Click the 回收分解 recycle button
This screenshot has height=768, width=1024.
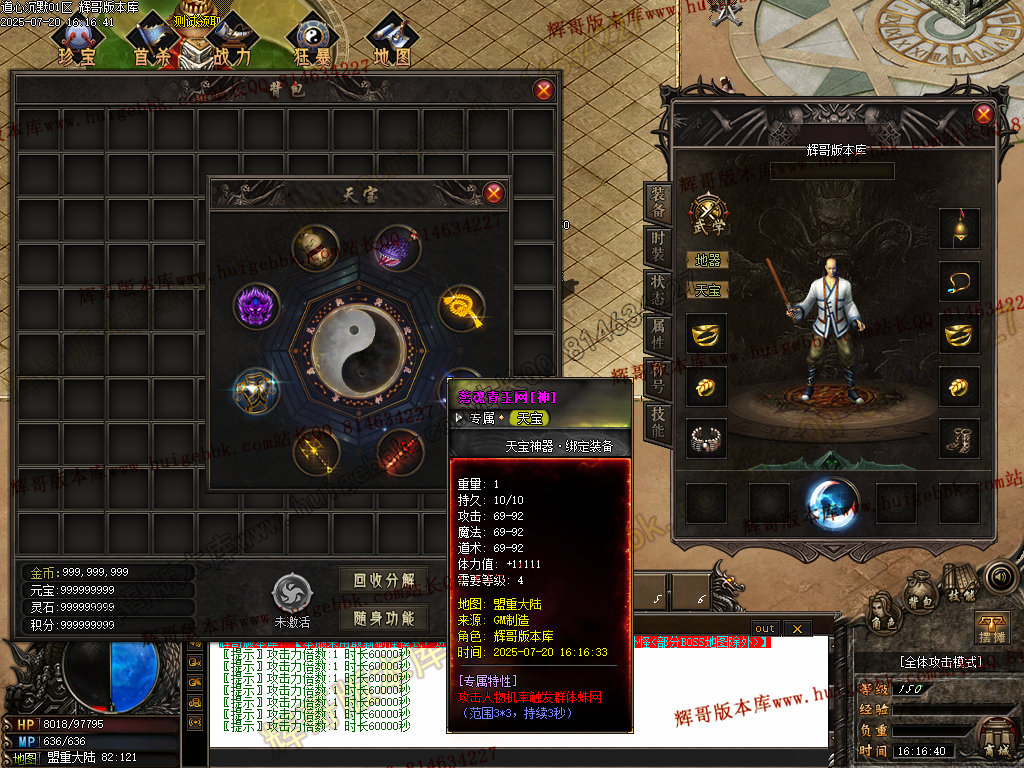384,580
